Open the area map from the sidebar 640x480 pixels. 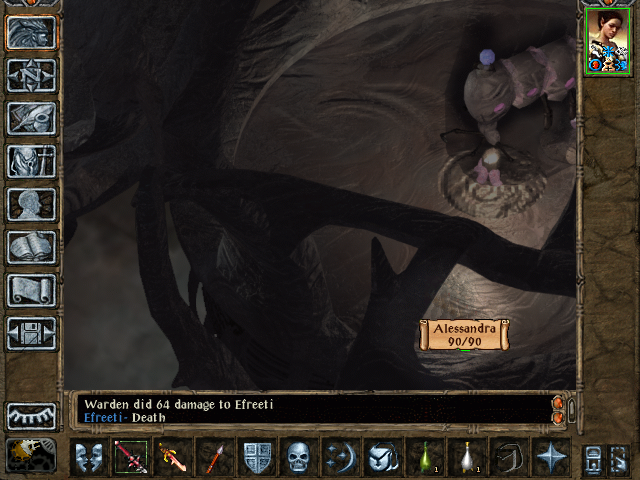(x=31, y=74)
